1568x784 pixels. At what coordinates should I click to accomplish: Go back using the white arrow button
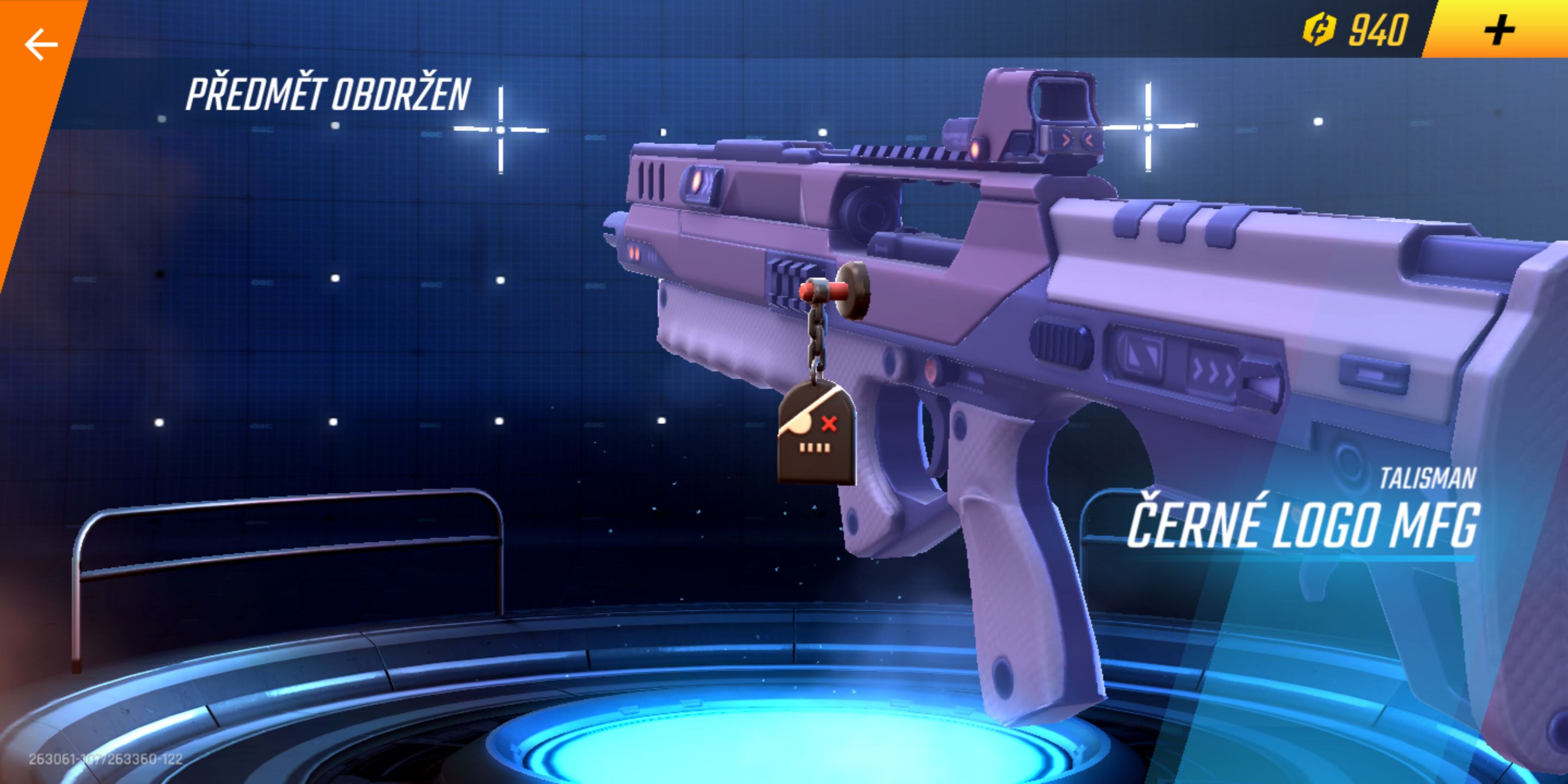41,45
